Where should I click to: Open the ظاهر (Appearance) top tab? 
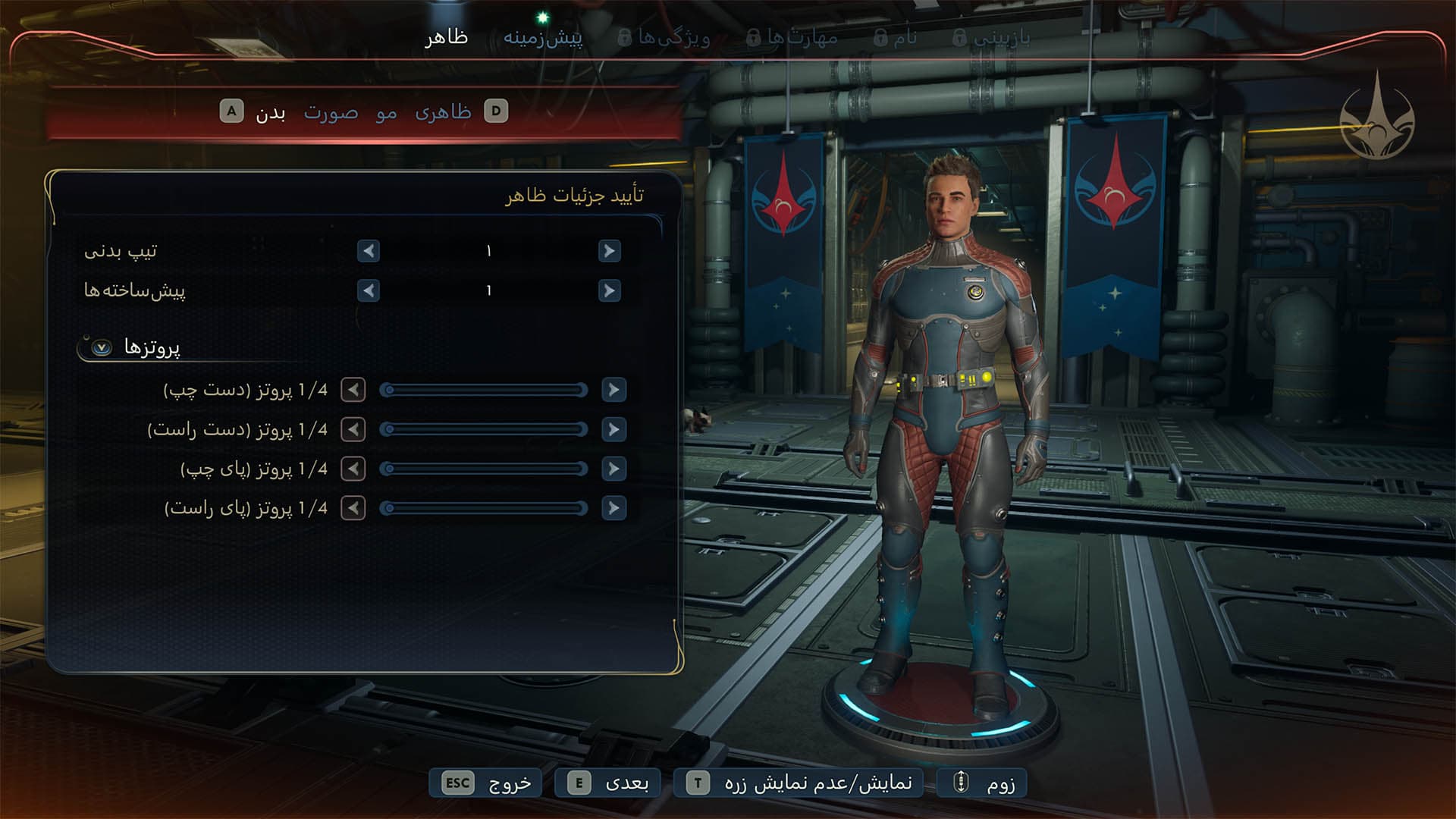446,37
